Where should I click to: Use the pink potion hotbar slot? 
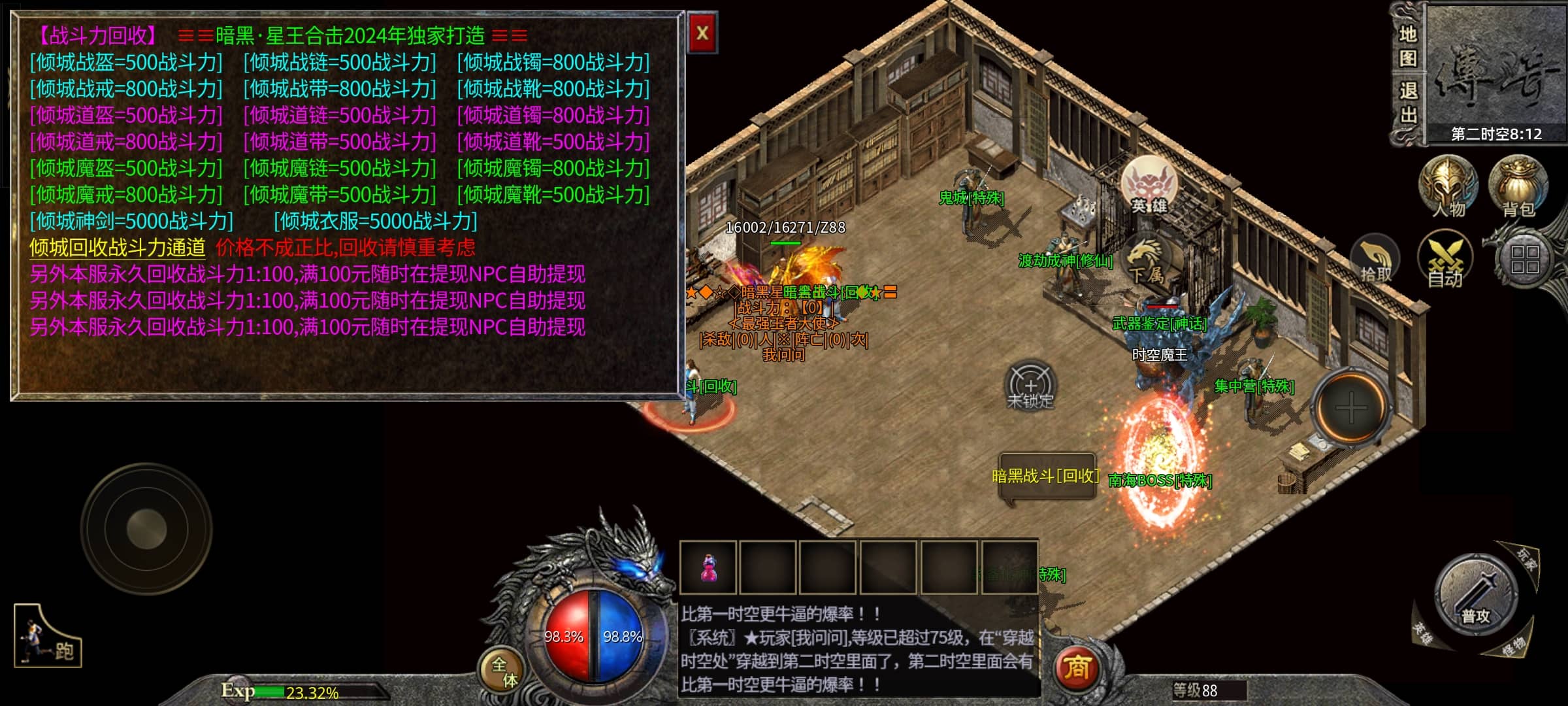pos(708,567)
